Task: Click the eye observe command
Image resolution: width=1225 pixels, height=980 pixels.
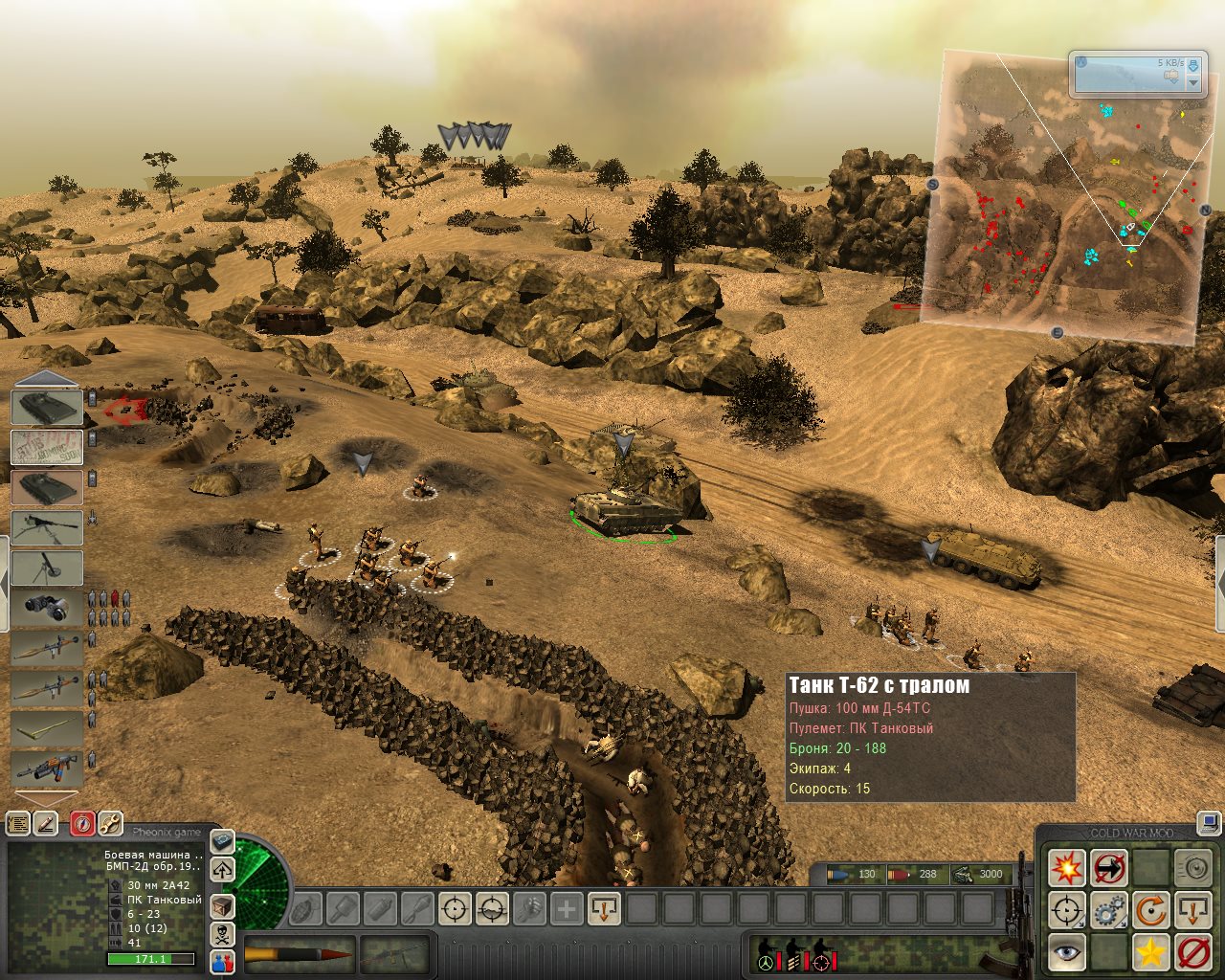Action: pos(1066,952)
